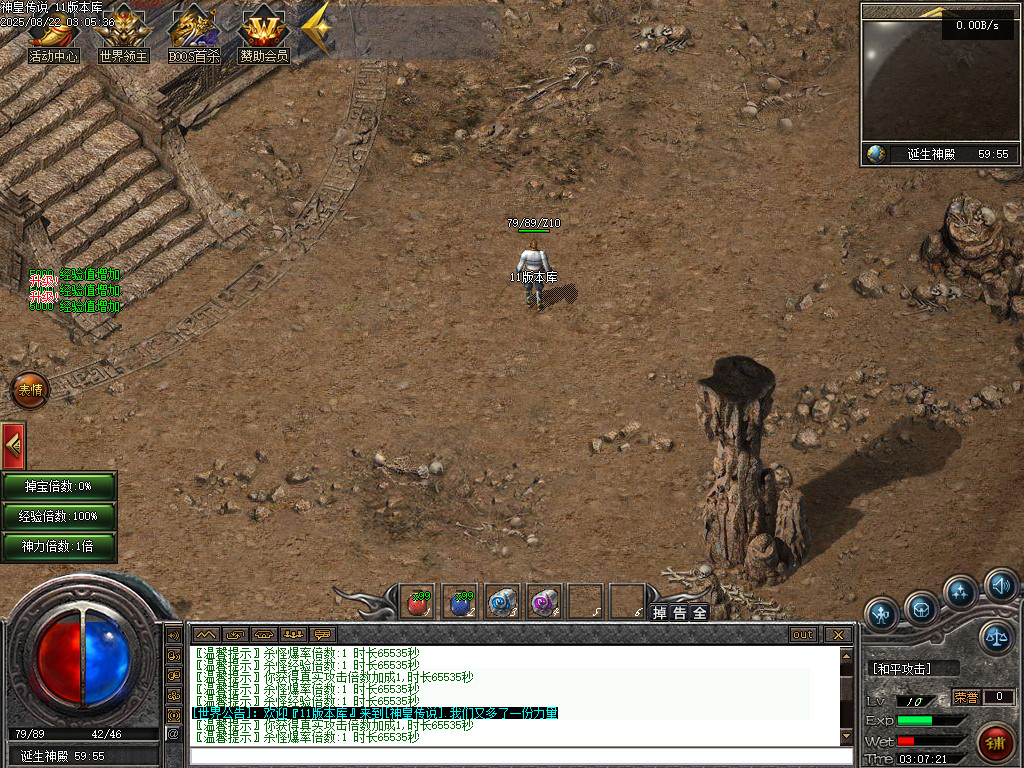
Task: Open the BOSS首杀 first-kill menu
Action: pos(193,34)
